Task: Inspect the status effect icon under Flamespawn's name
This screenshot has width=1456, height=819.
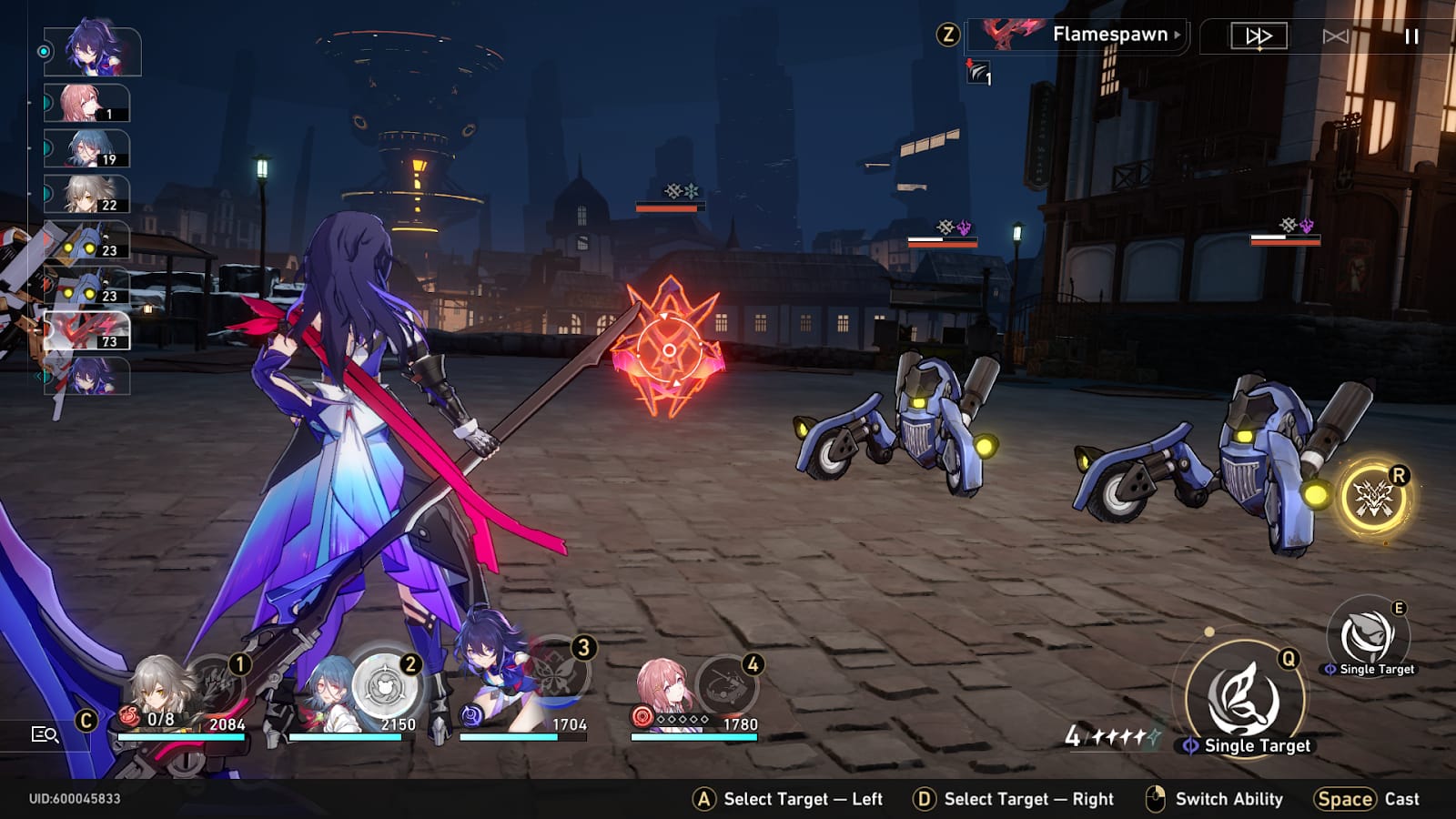Action: (978, 72)
